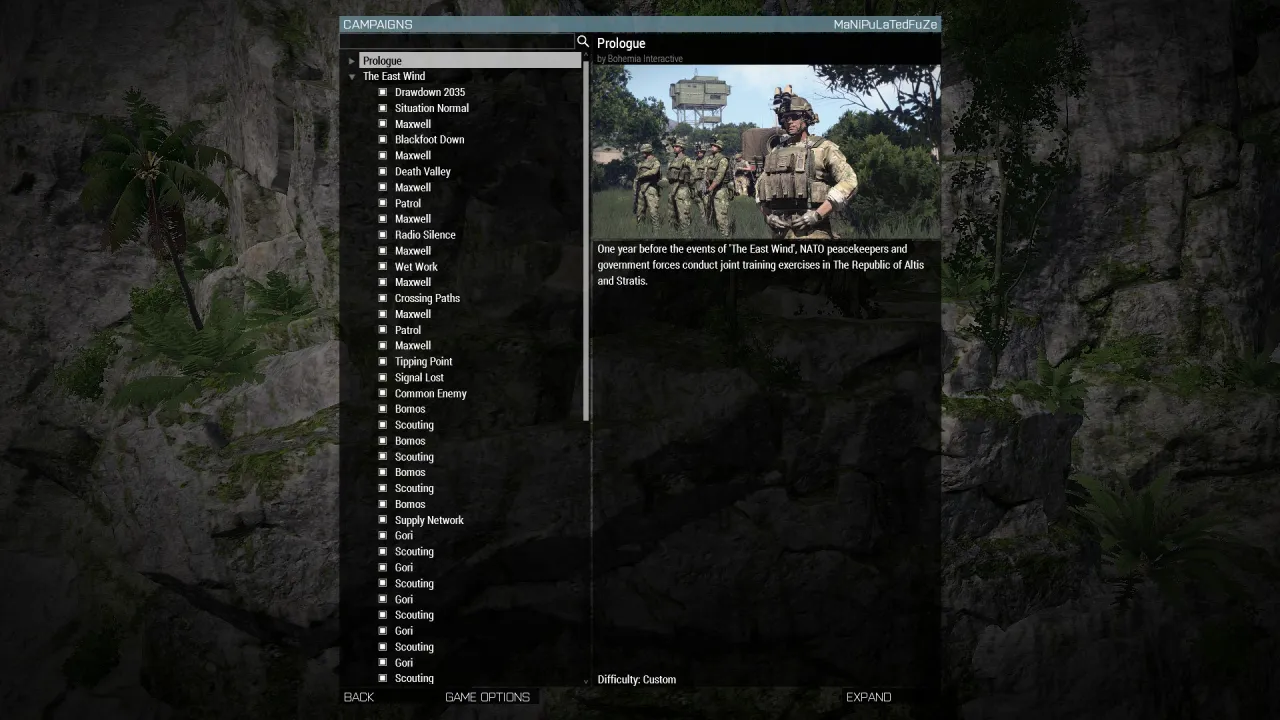Collapse The East Wind campaign tree
Screen dimensions: 1280x720
[352, 76]
